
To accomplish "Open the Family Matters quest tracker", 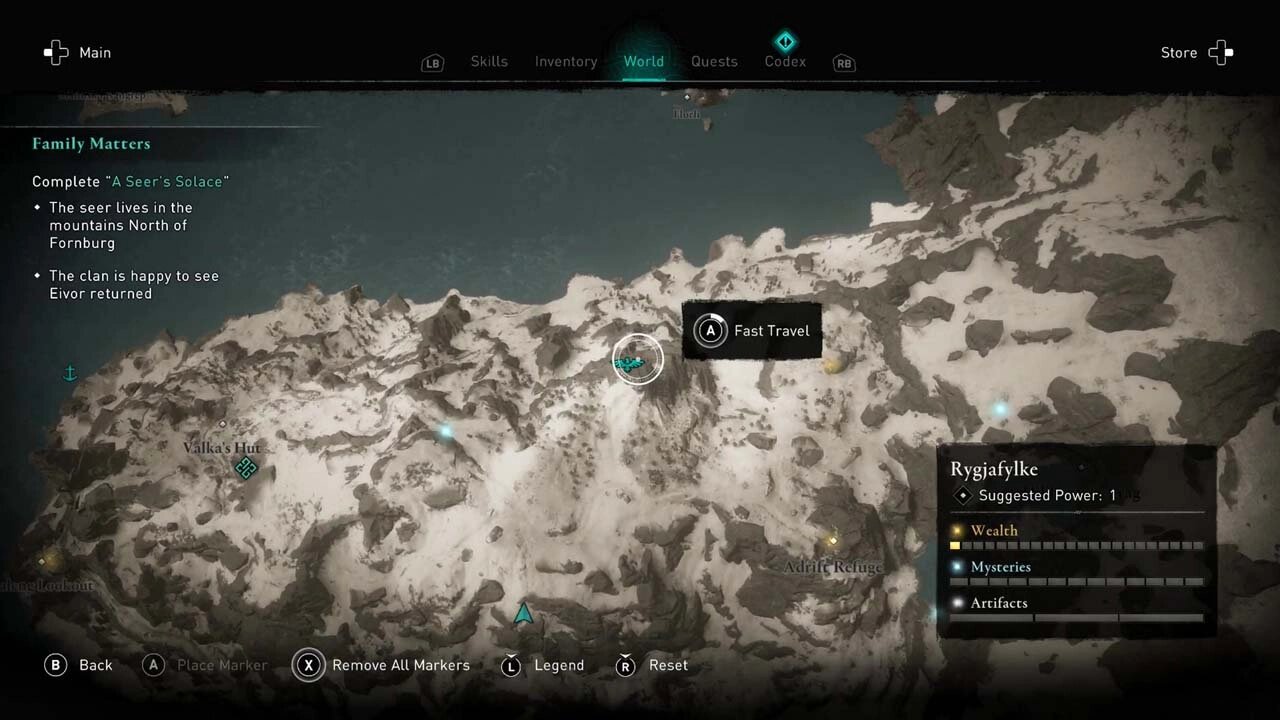I will (x=91, y=144).
